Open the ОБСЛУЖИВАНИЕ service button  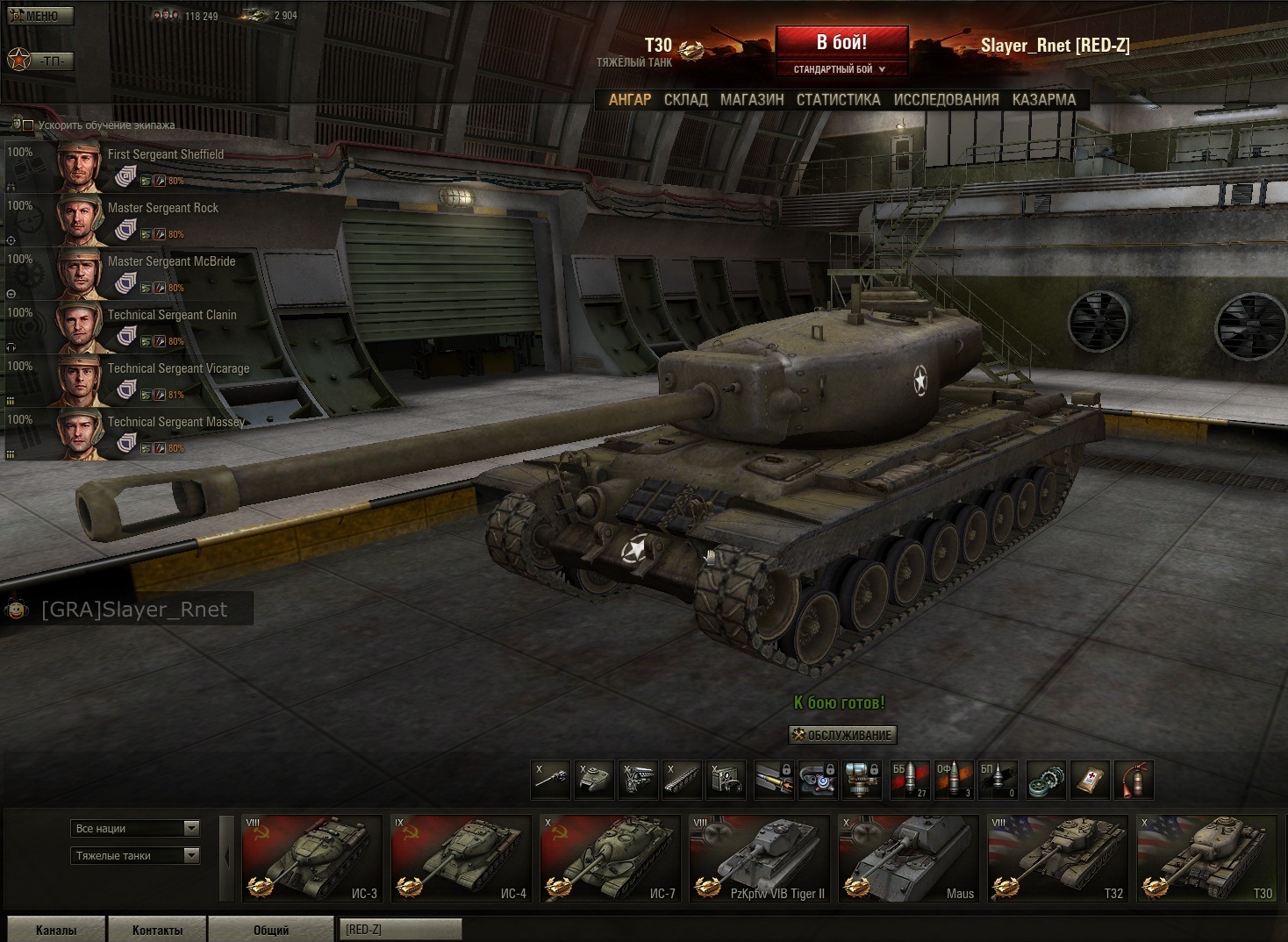coord(842,735)
